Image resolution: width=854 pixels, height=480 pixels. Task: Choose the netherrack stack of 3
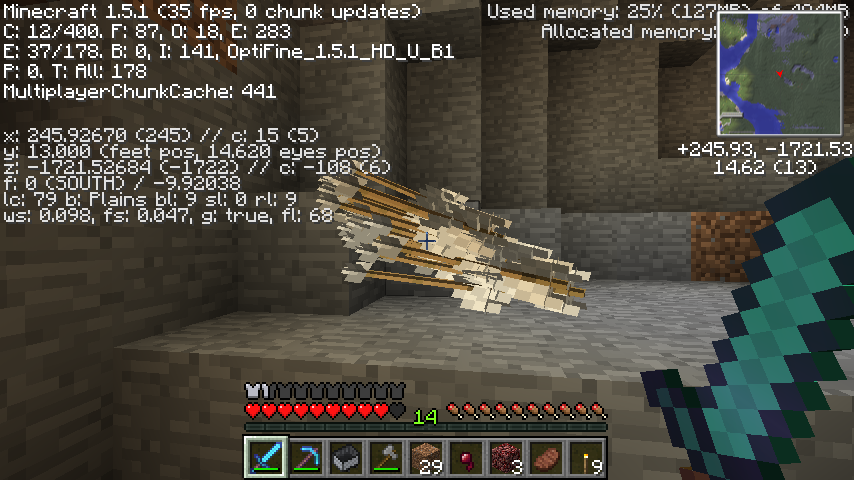507,458
